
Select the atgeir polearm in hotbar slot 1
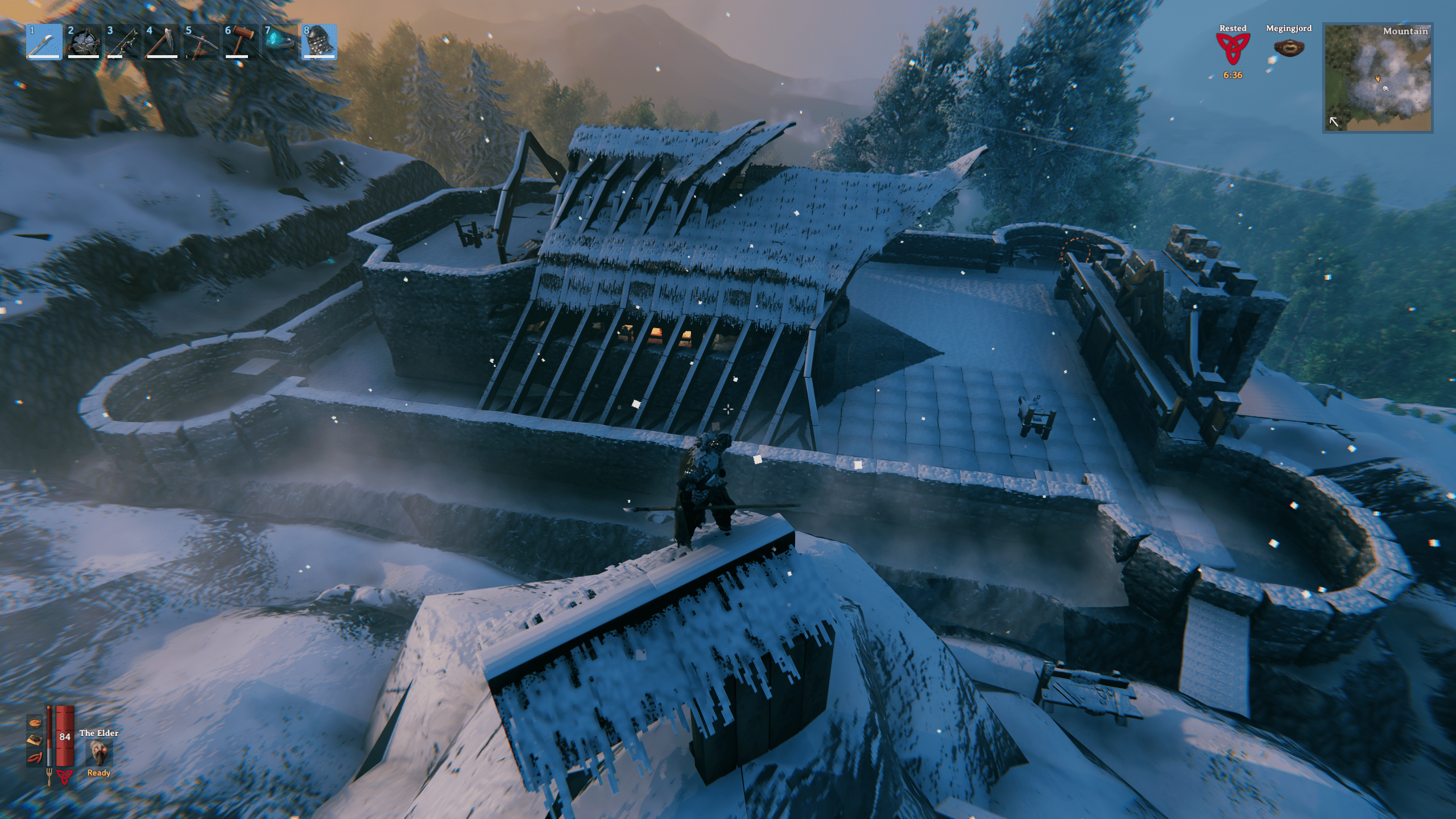pos(44,42)
